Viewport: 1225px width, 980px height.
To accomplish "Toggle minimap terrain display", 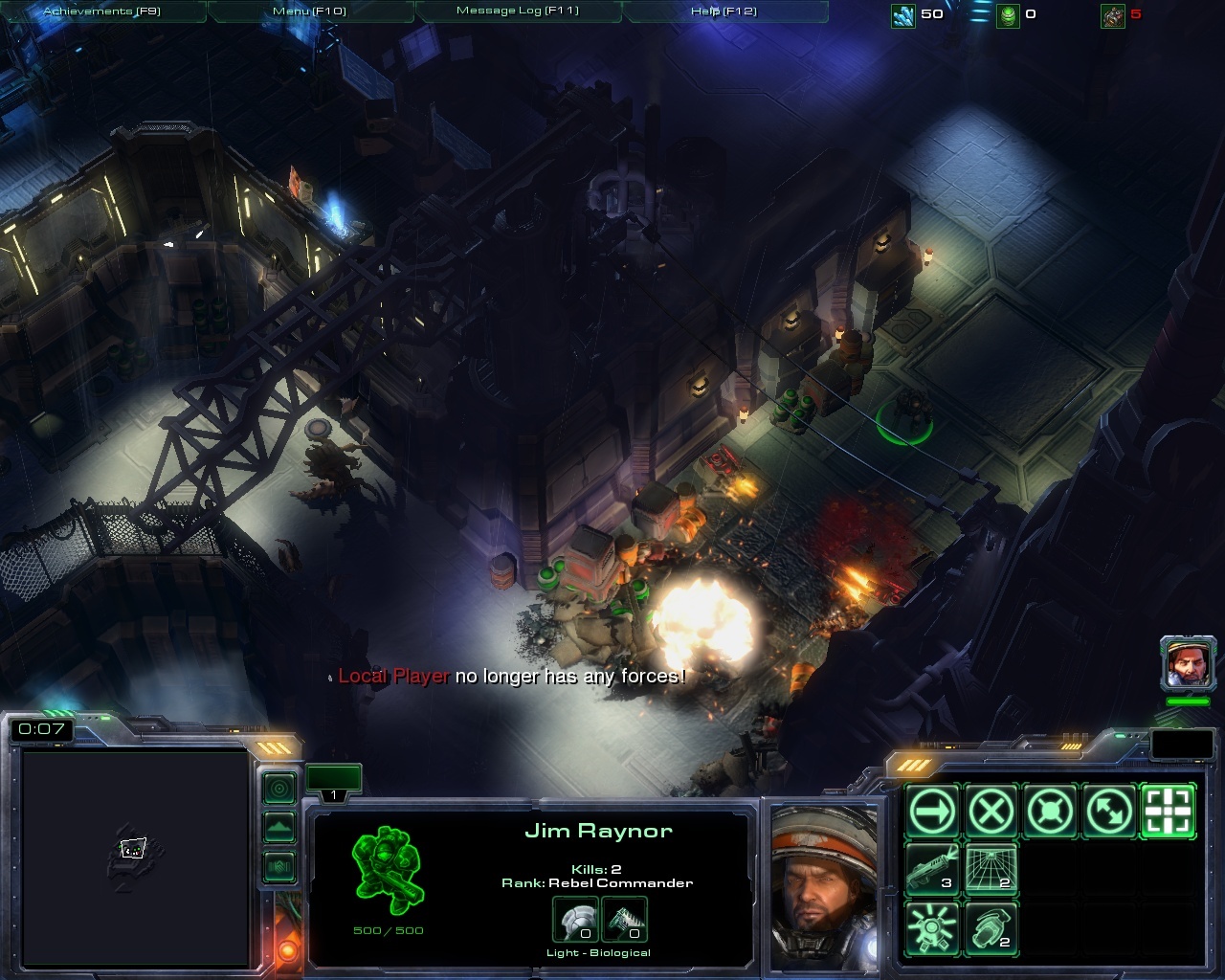I will tap(279, 827).
